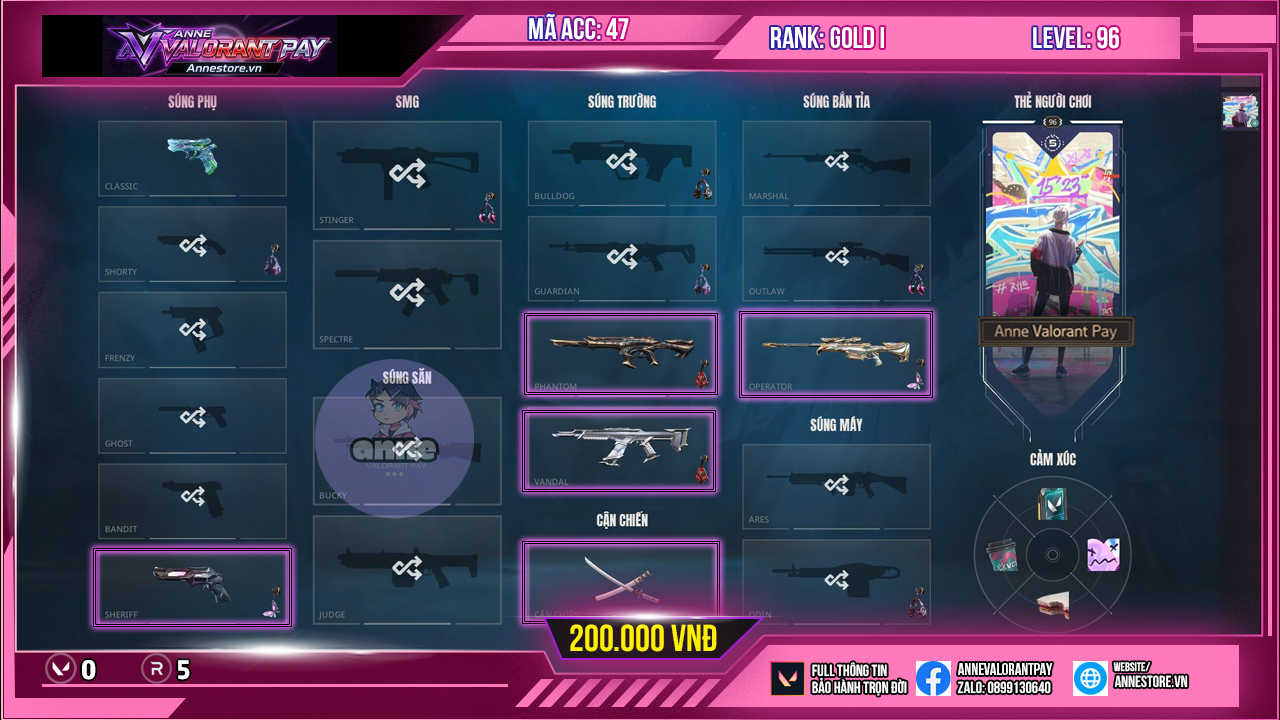Select the Stinger SMG slot
This screenshot has width=1280, height=720.
(407, 175)
